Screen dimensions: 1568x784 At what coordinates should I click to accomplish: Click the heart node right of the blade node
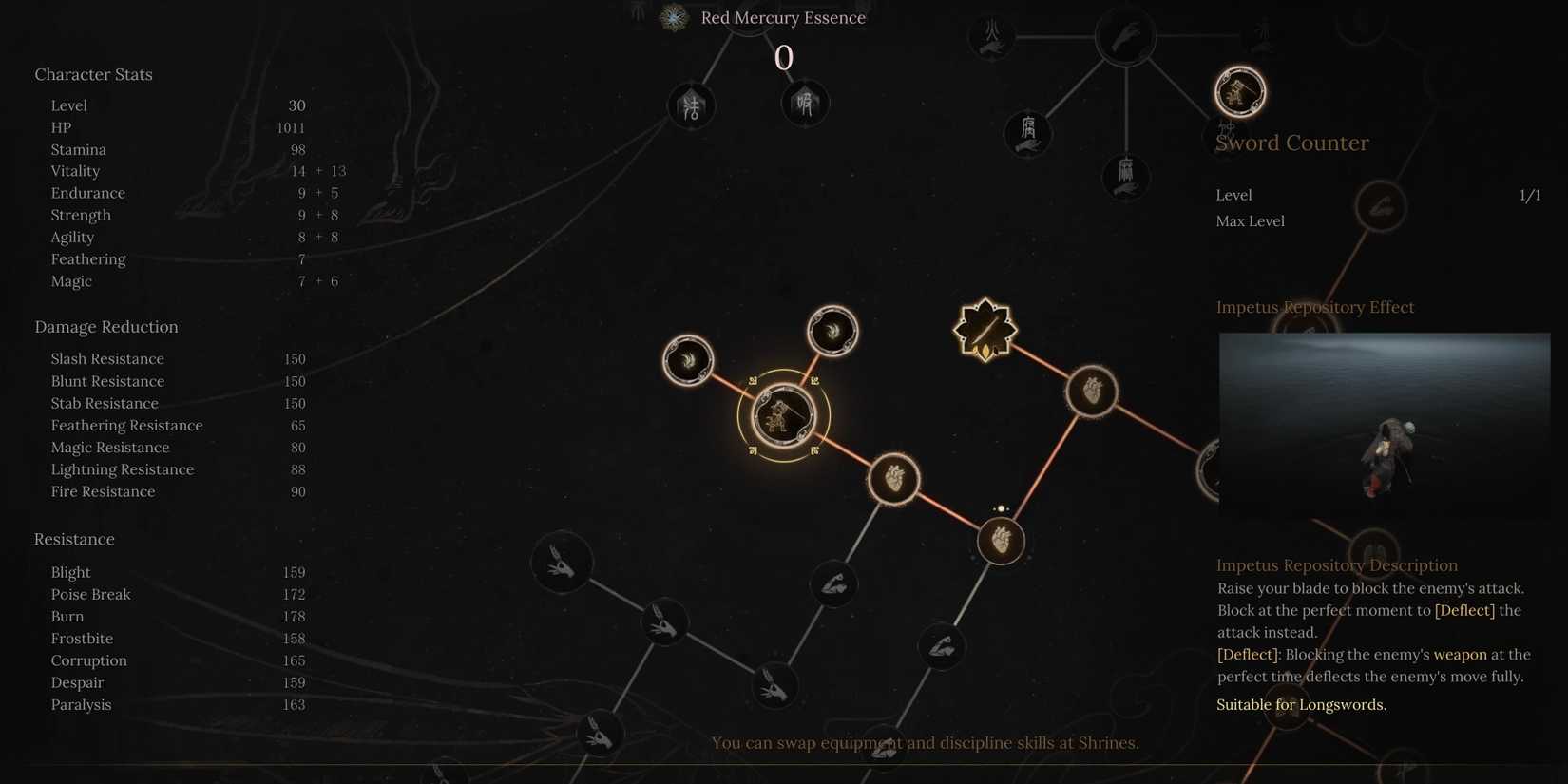[x=1091, y=390]
